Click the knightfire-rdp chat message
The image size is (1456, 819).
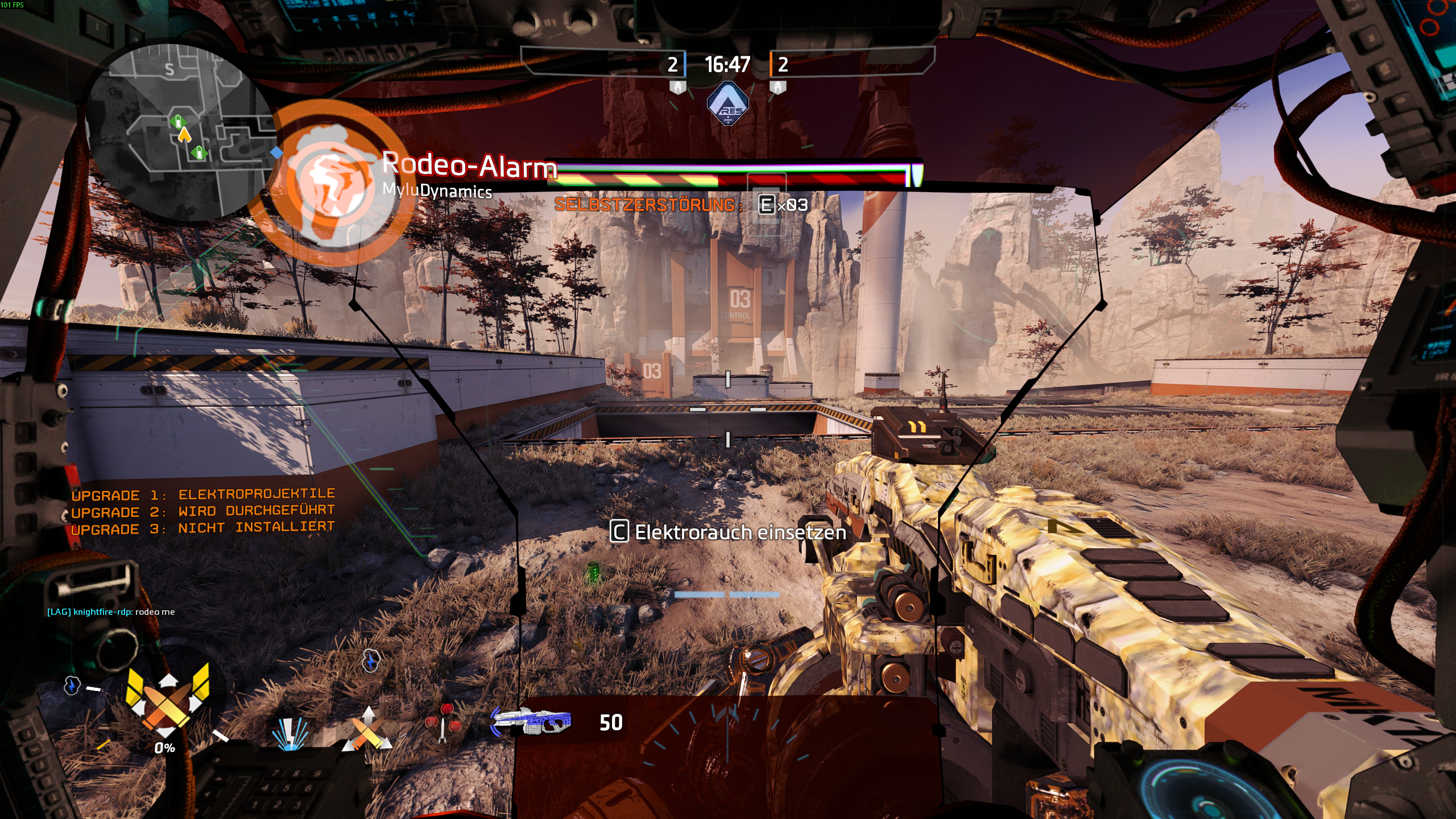coord(111,612)
